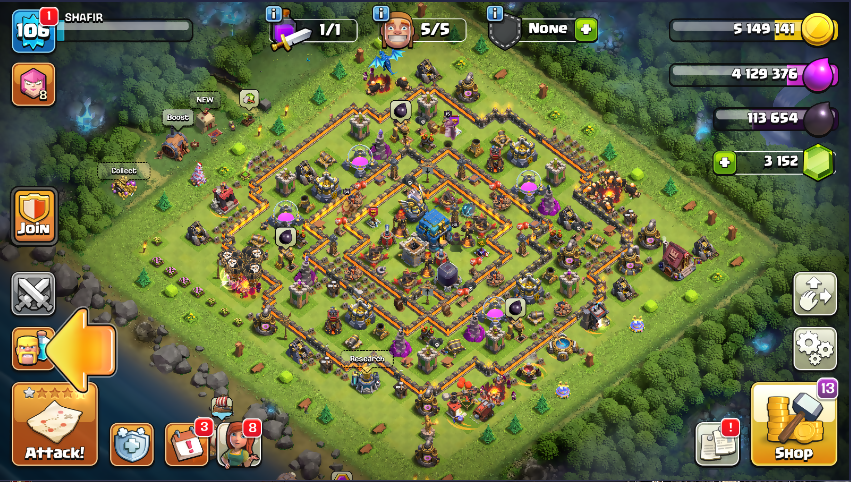Screen dimensions: 851x482
Task: Open the barbarian army training button
Action: coord(30,348)
